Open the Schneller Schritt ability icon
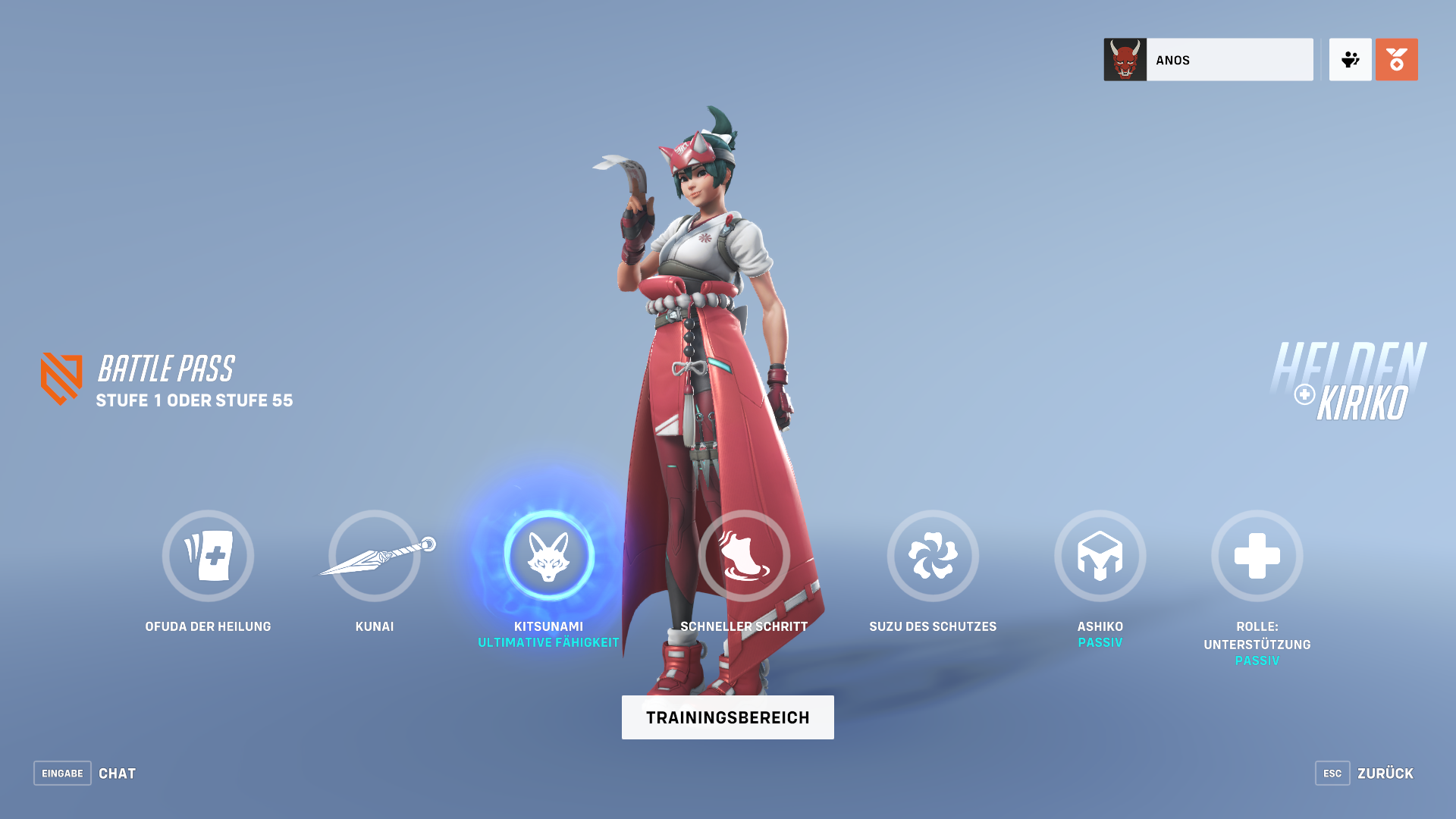Image resolution: width=1456 pixels, height=819 pixels. click(x=744, y=556)
